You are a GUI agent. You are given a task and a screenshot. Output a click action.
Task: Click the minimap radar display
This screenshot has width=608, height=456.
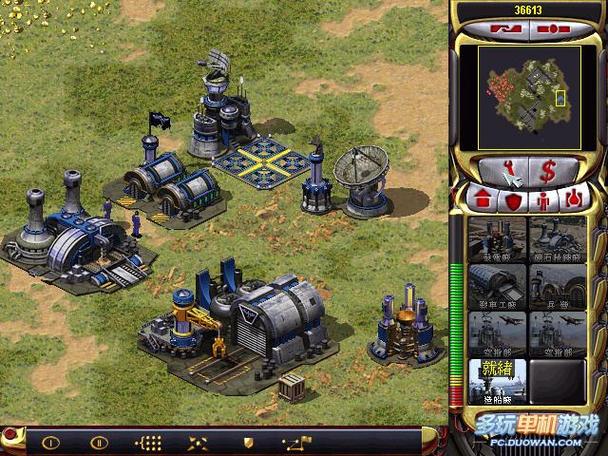[x=528, y=90]
